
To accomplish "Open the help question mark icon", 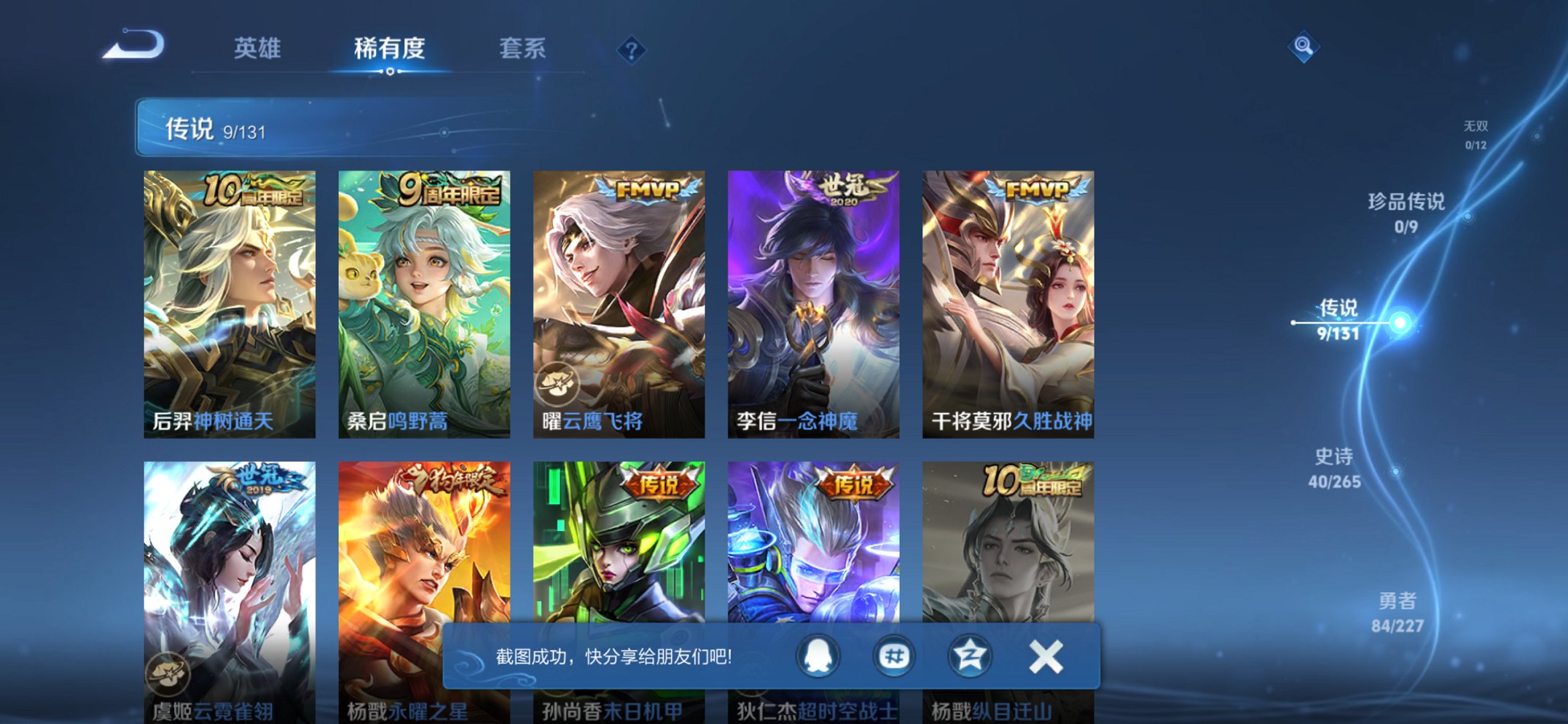I will coord(631,48).
